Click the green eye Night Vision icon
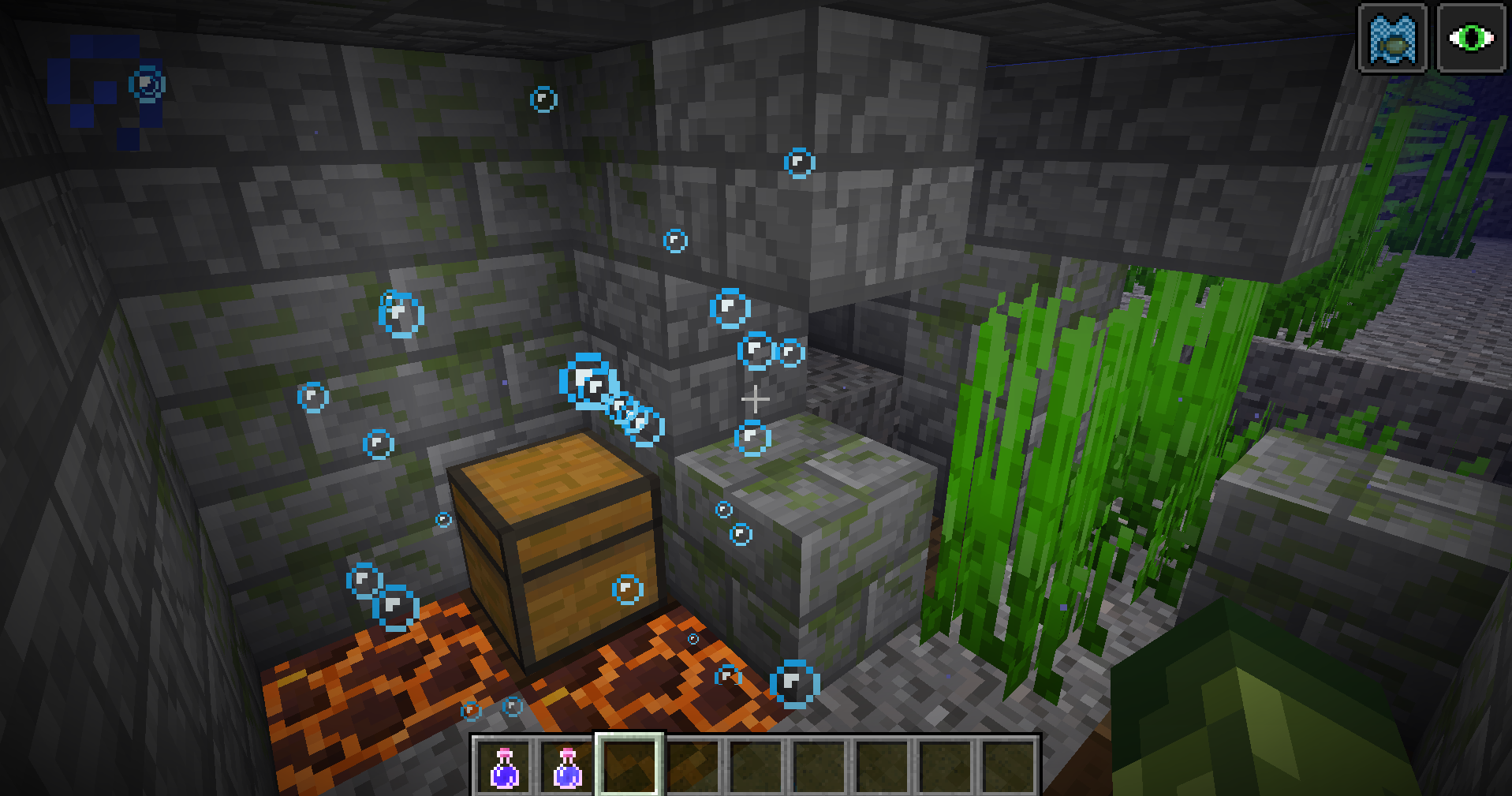Screen dimensions: 1512x796 click(1471, 38)
